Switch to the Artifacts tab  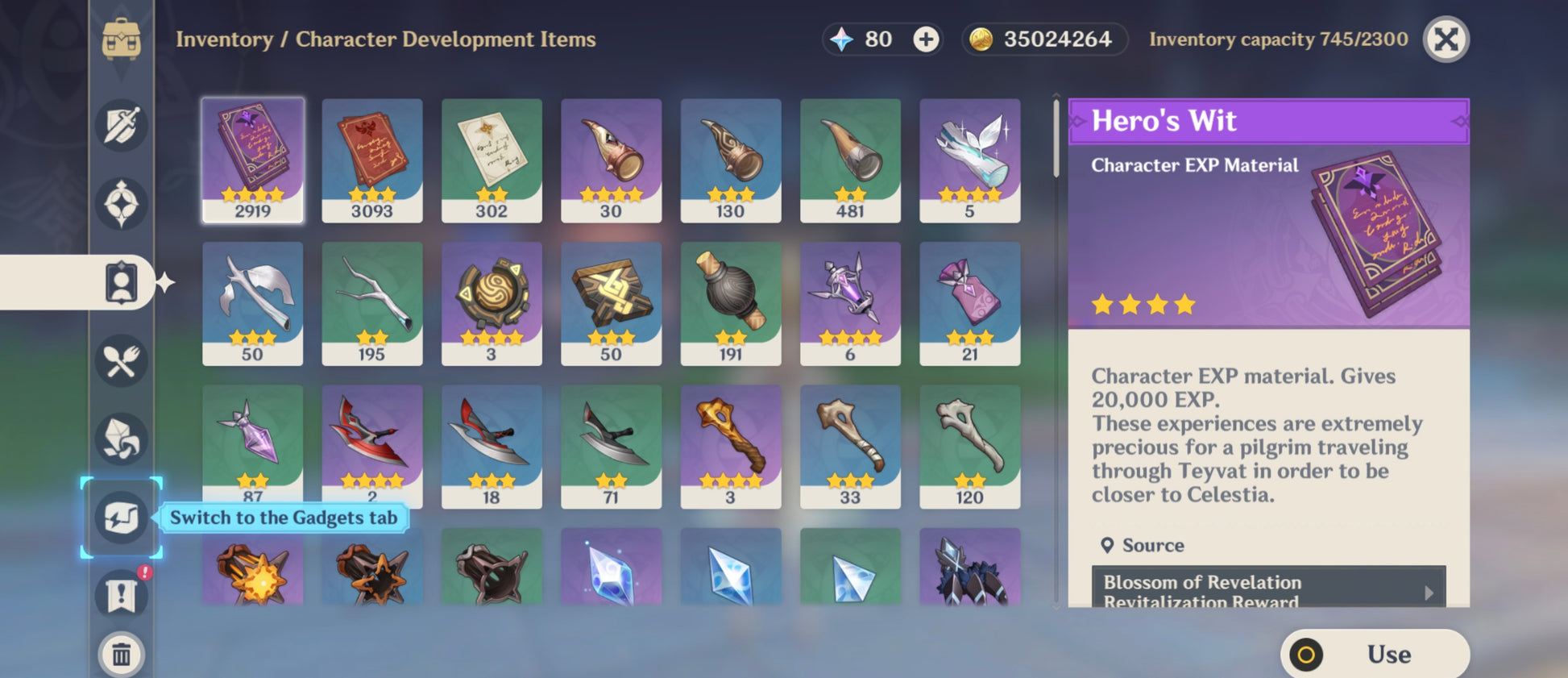click(x=122, y=204)
